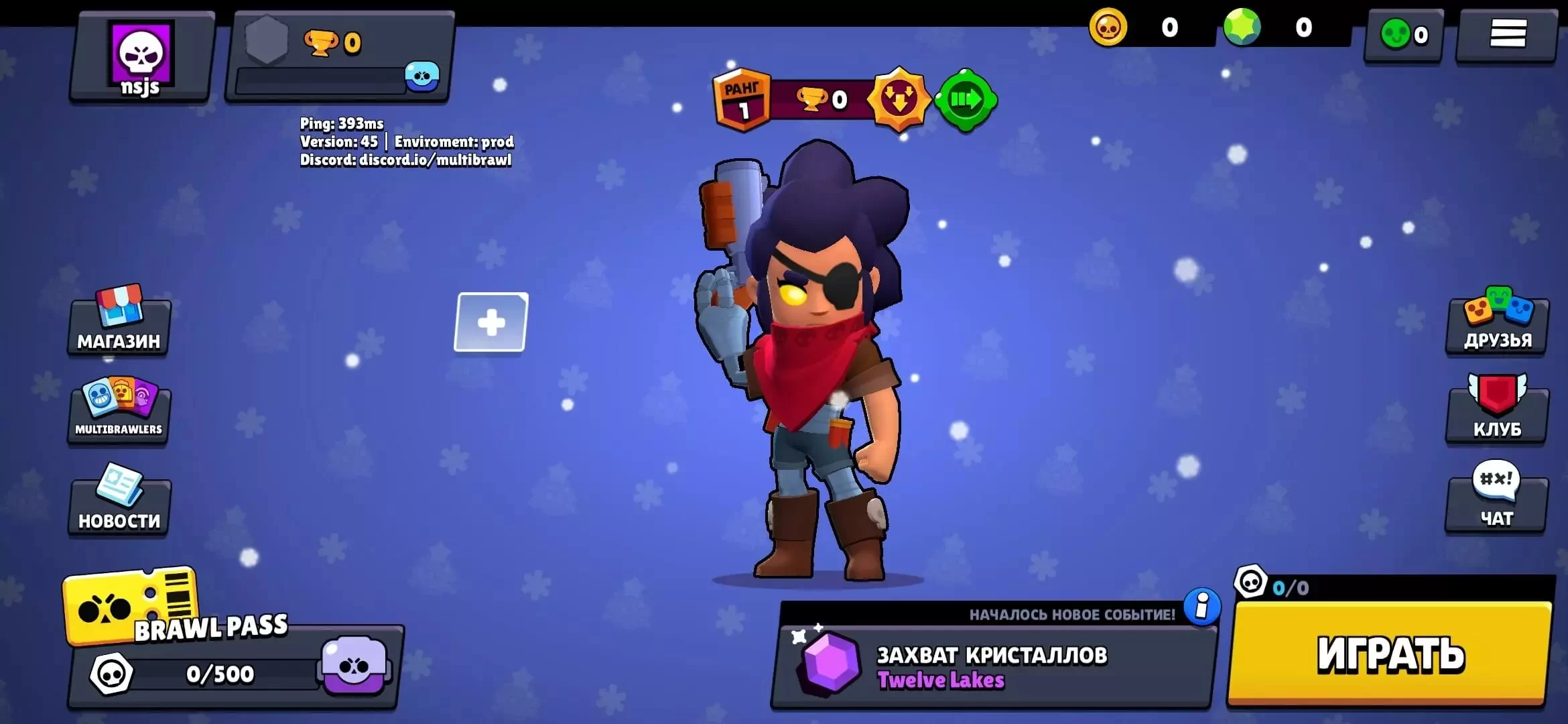Invite a teammate with the plus slot

point(491,322)
